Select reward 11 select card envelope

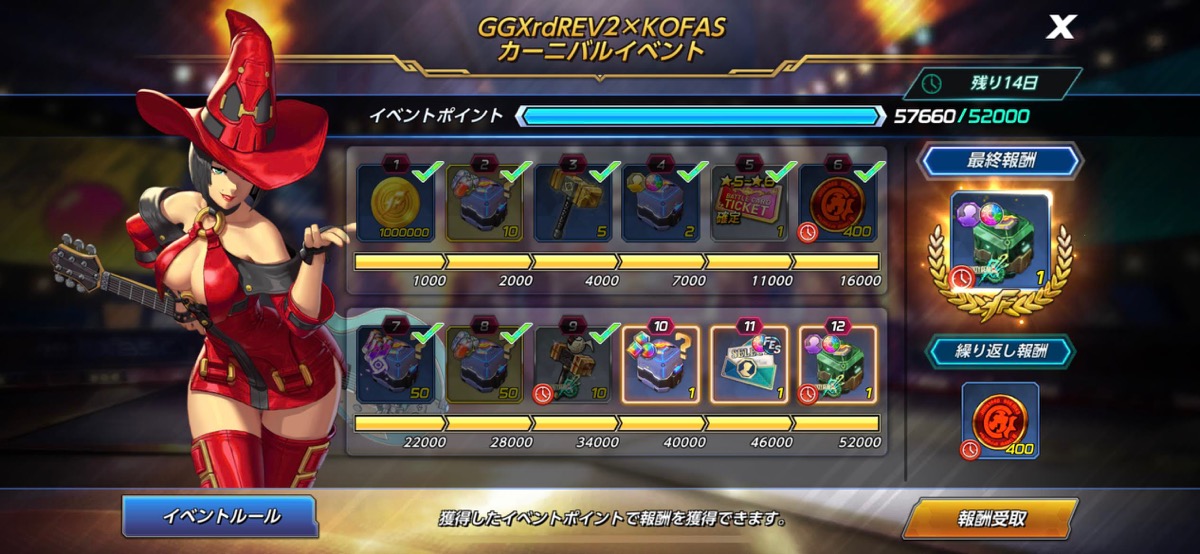[750, 367]
